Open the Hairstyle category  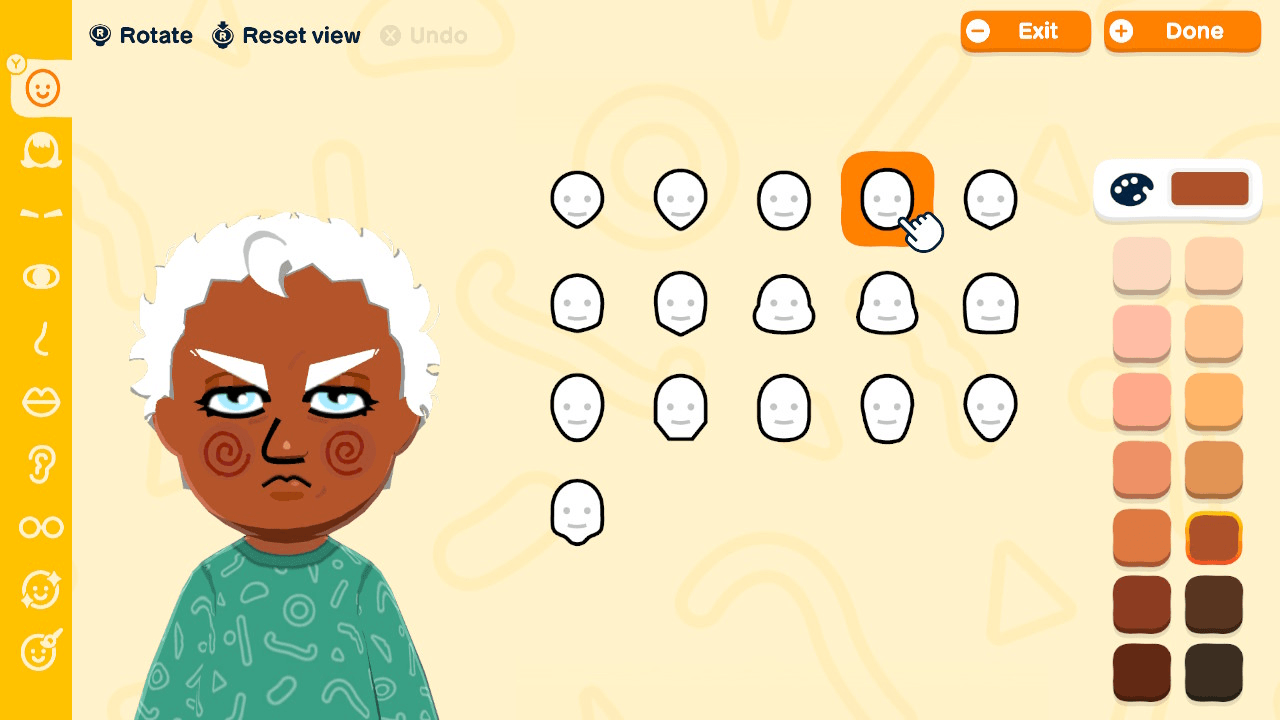[40, 151]
